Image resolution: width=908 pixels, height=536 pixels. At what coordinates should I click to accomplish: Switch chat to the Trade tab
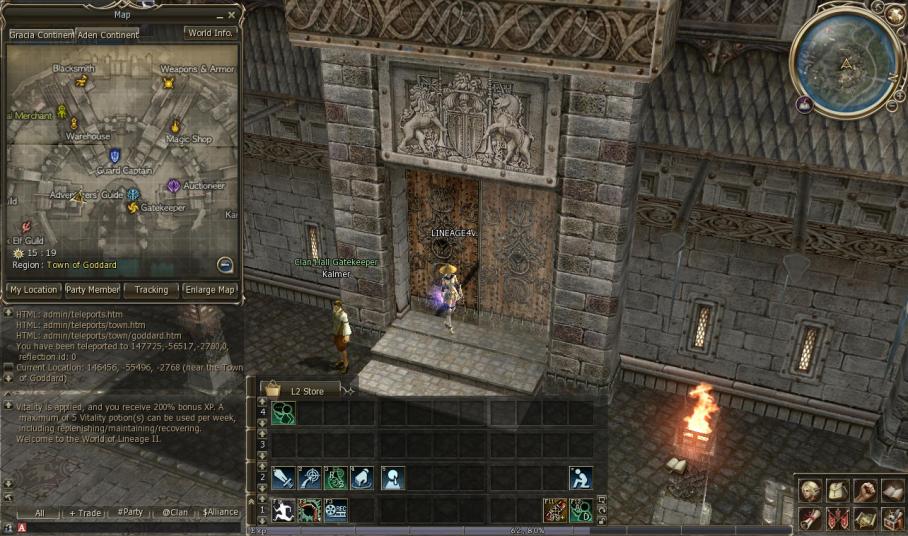85,513
